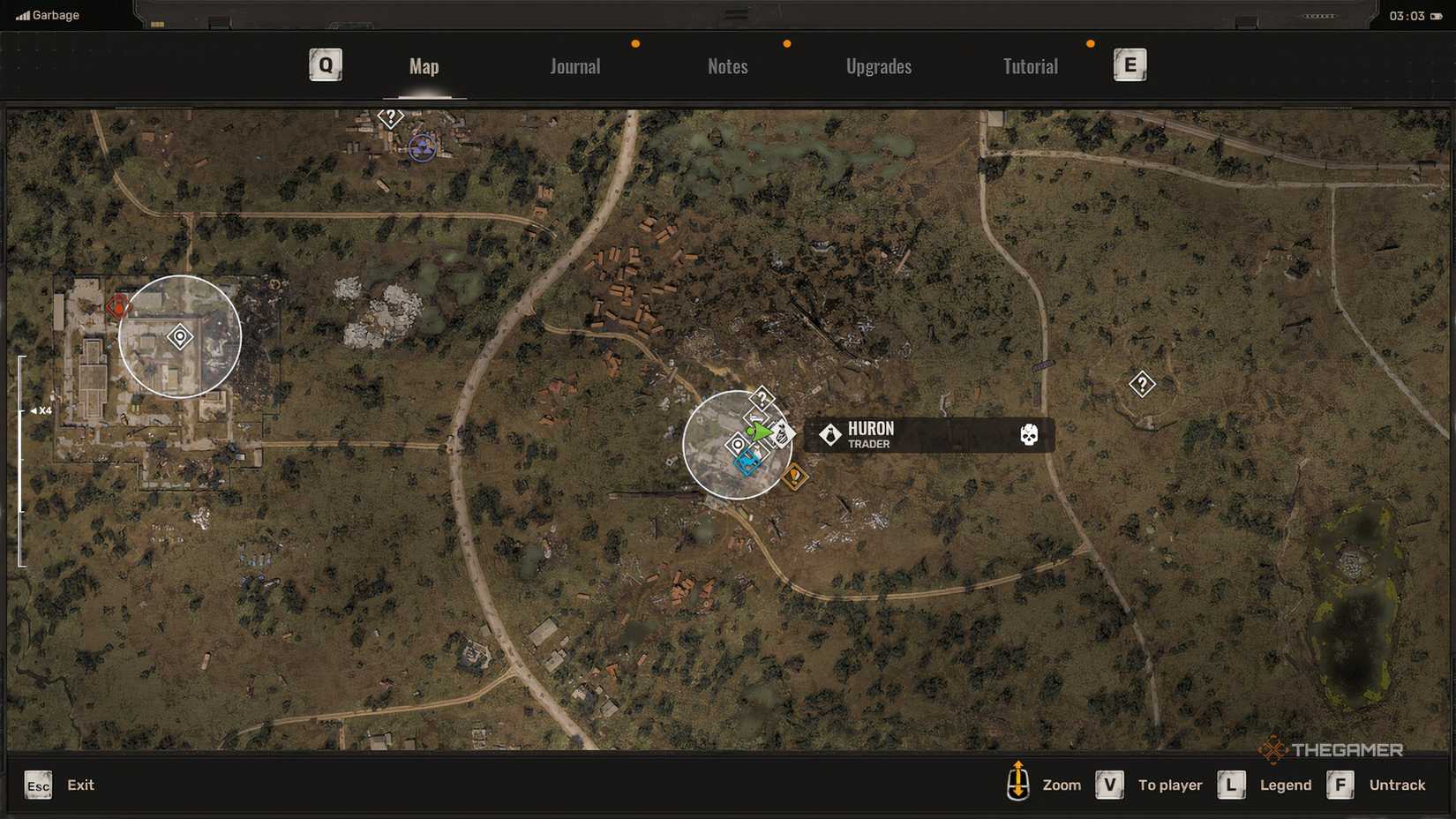Screen dimensions: 1456x819
Task: Toggle the map Legend
Action: 1284,785
